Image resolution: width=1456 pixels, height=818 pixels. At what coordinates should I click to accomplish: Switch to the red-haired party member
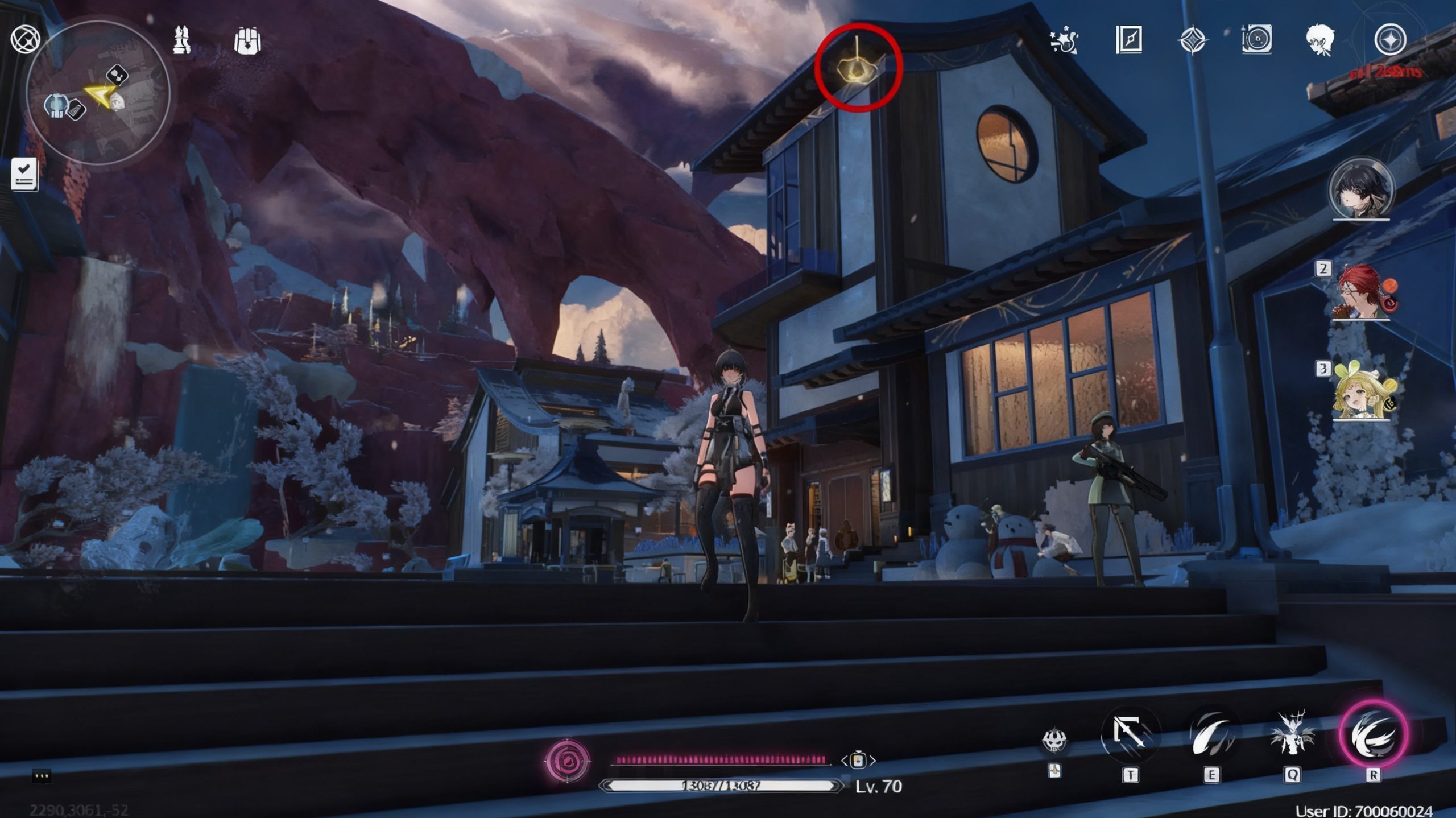pyautogui.click(x=1361, y=292)
